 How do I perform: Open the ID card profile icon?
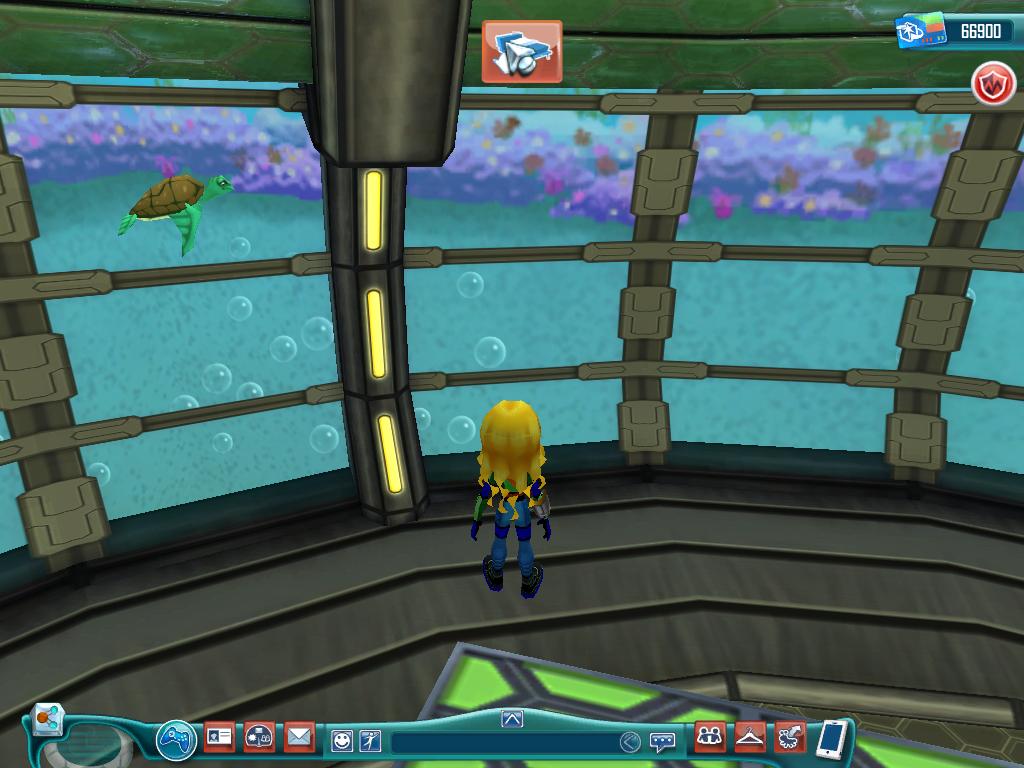(219, 738)
